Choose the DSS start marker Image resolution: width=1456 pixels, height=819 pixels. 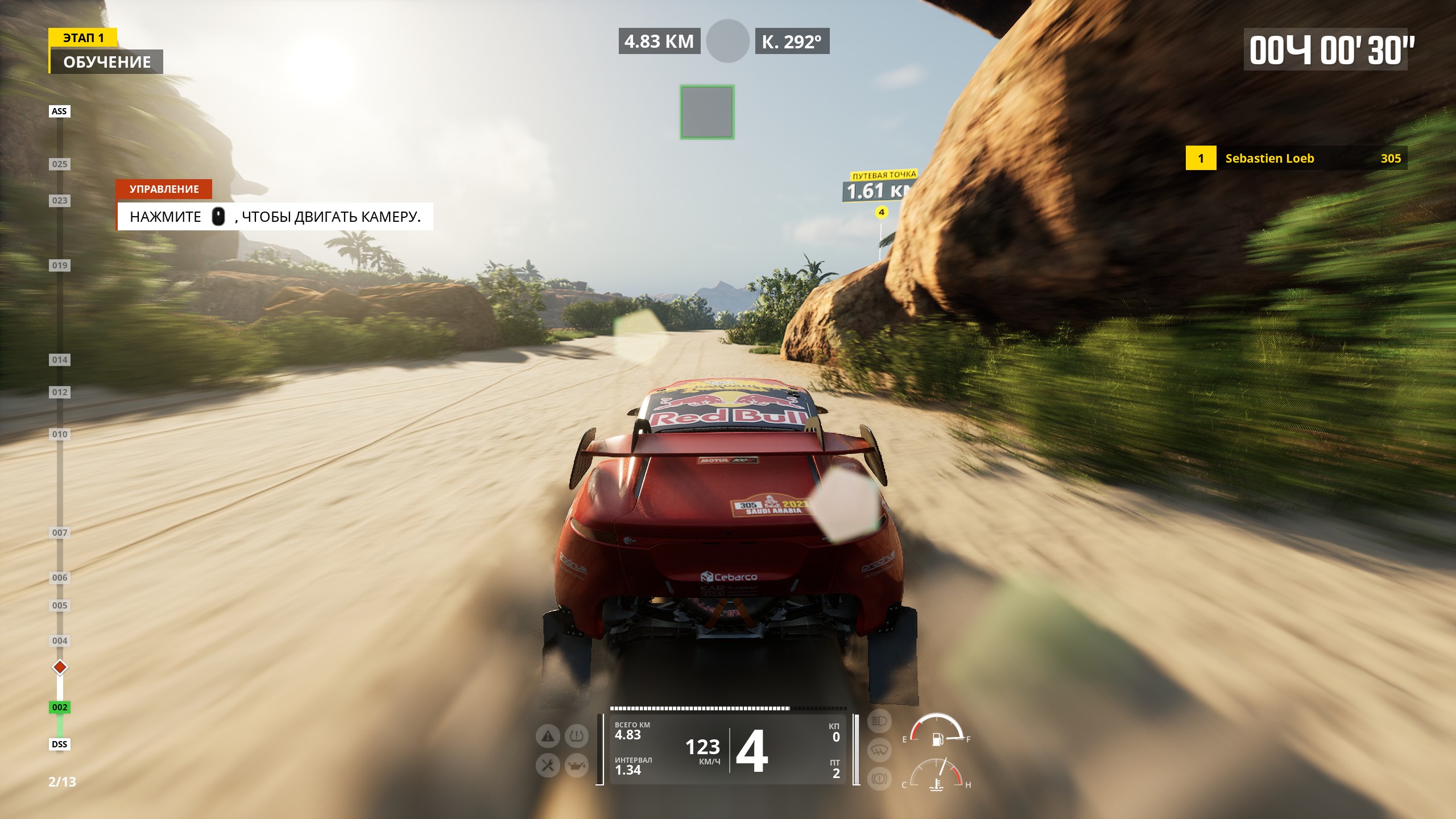59,744
